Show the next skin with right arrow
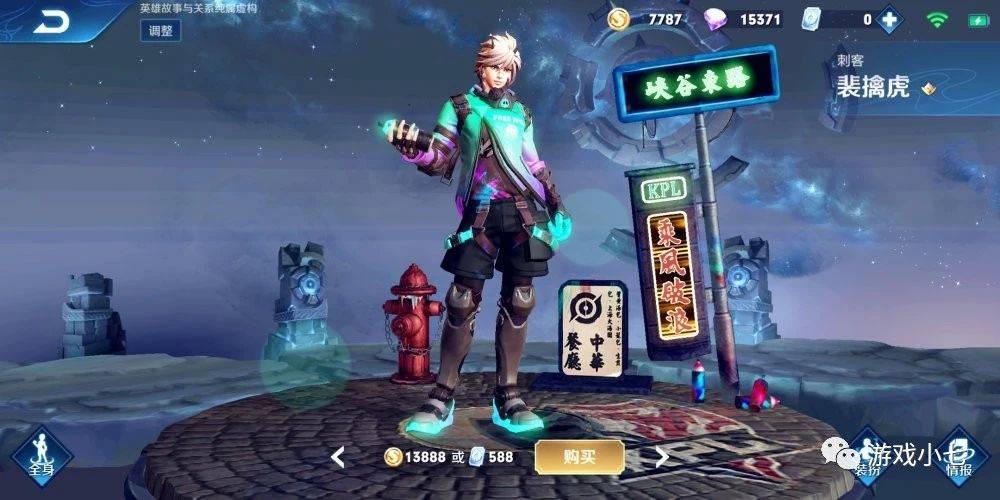1000x500 pixels. coord(661,457)
